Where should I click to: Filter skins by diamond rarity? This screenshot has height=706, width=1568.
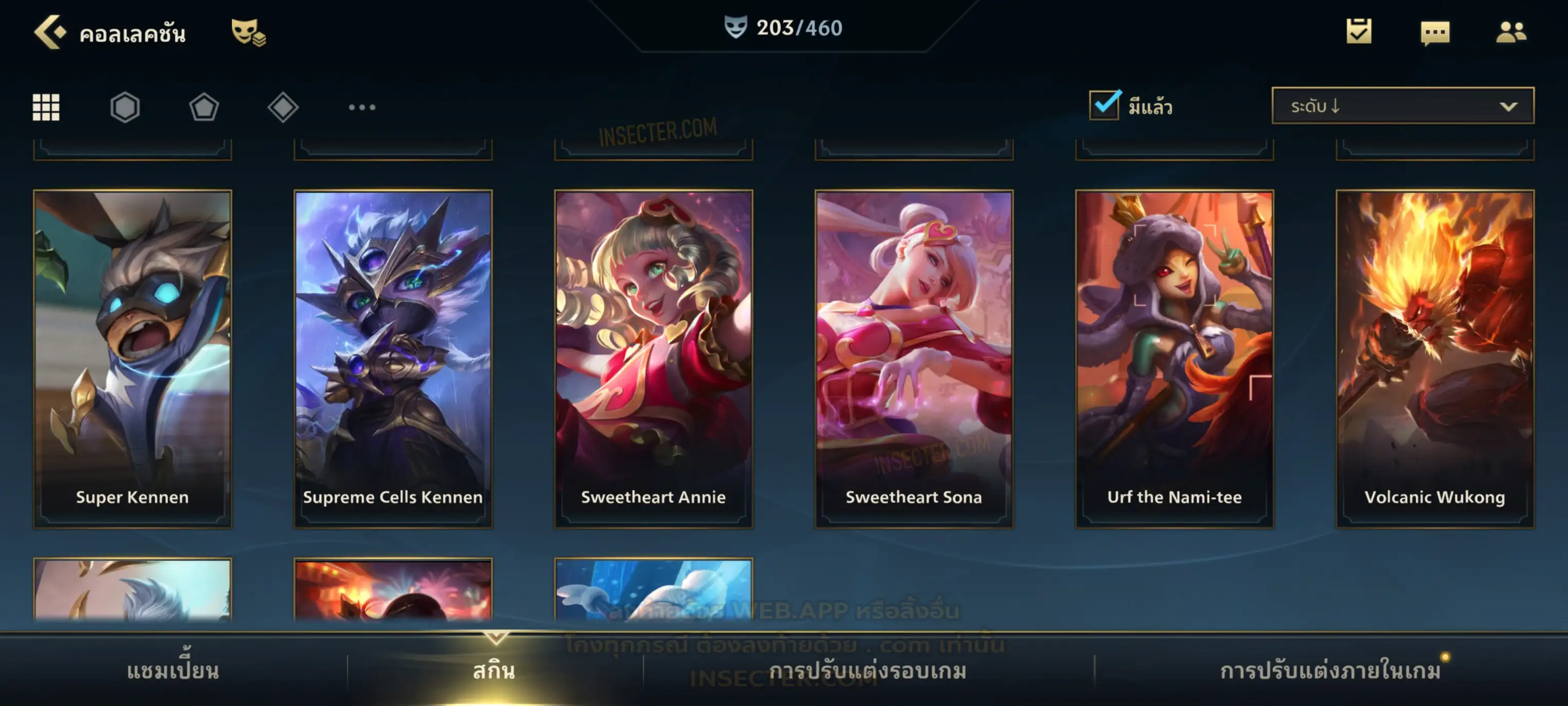click(283, 107)
